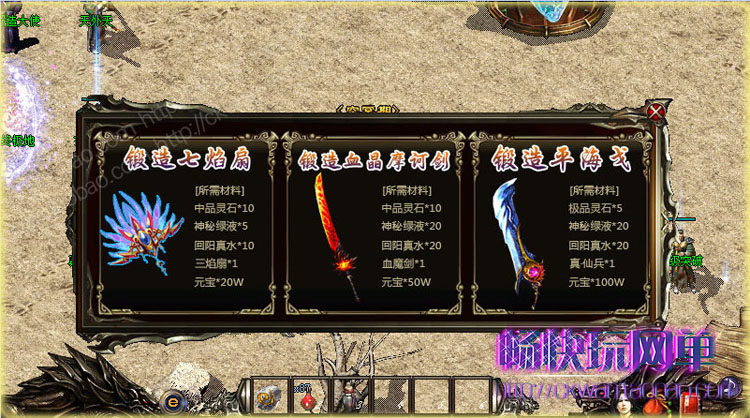Close the forging panel with red X
This screenshot has width=750, height=418.
pos(656,111)
